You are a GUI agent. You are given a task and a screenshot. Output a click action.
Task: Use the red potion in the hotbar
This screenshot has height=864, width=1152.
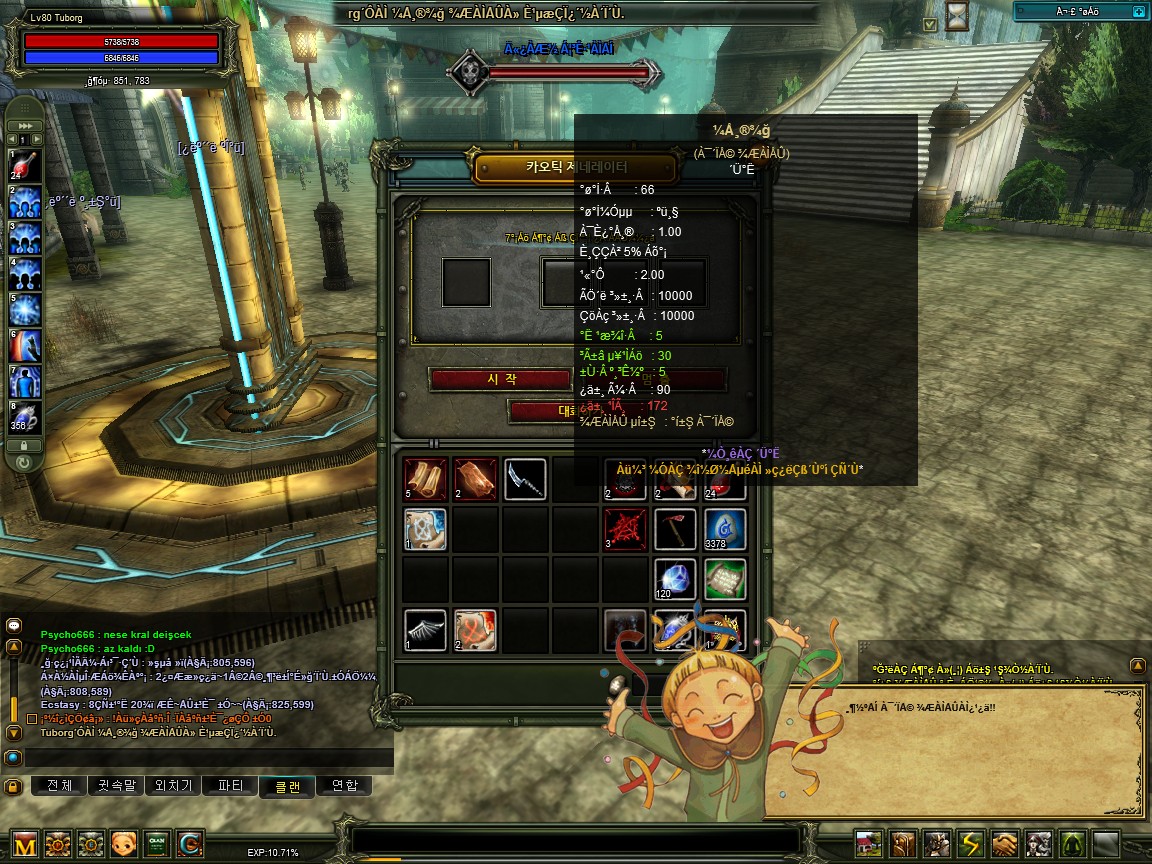26,165
